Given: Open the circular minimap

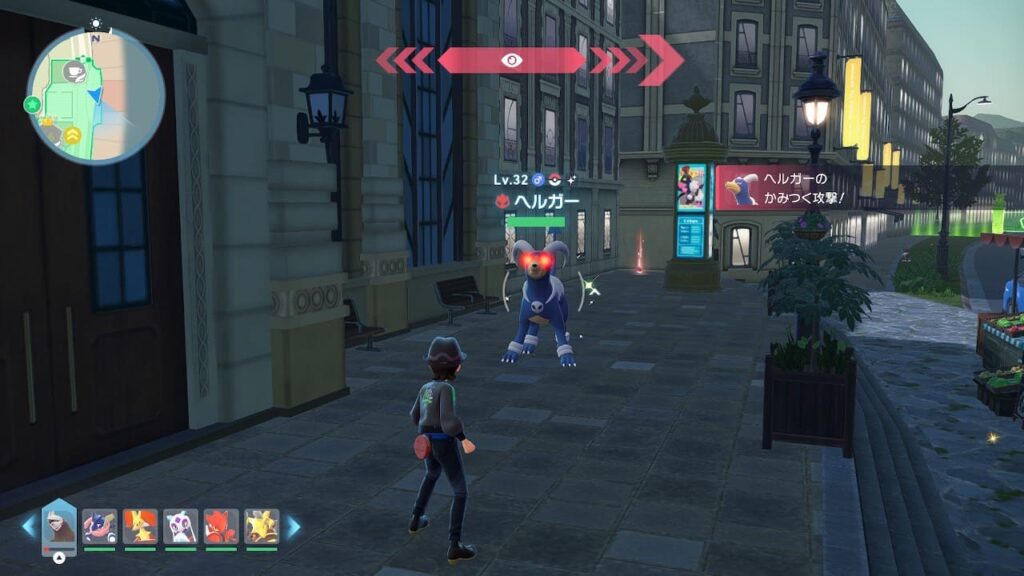Looking at the screenshot, I should click(x=96, y=95).
